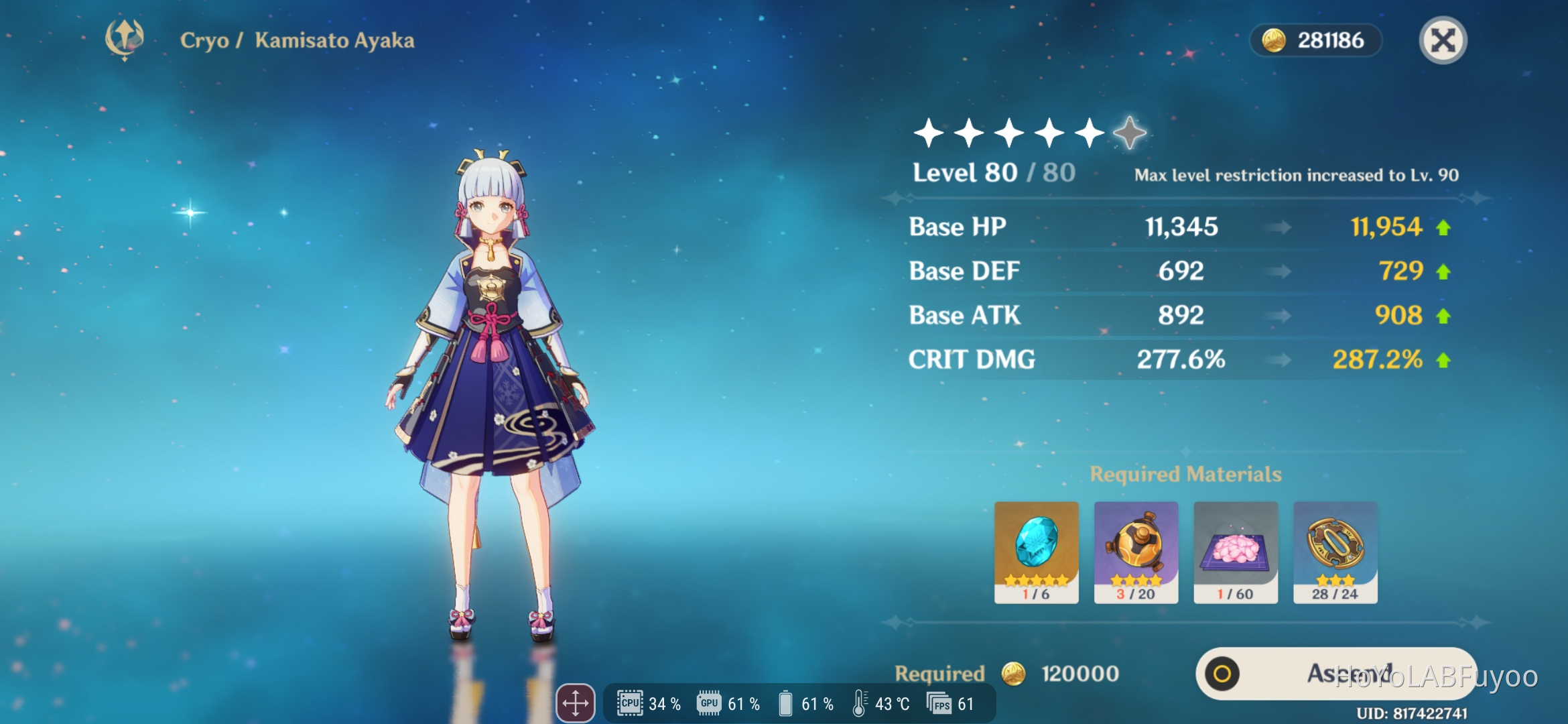Click the Cryo / Kamisato Ayaka title
The height and width of the screenshot is (724, 1568).
point(298,41)
